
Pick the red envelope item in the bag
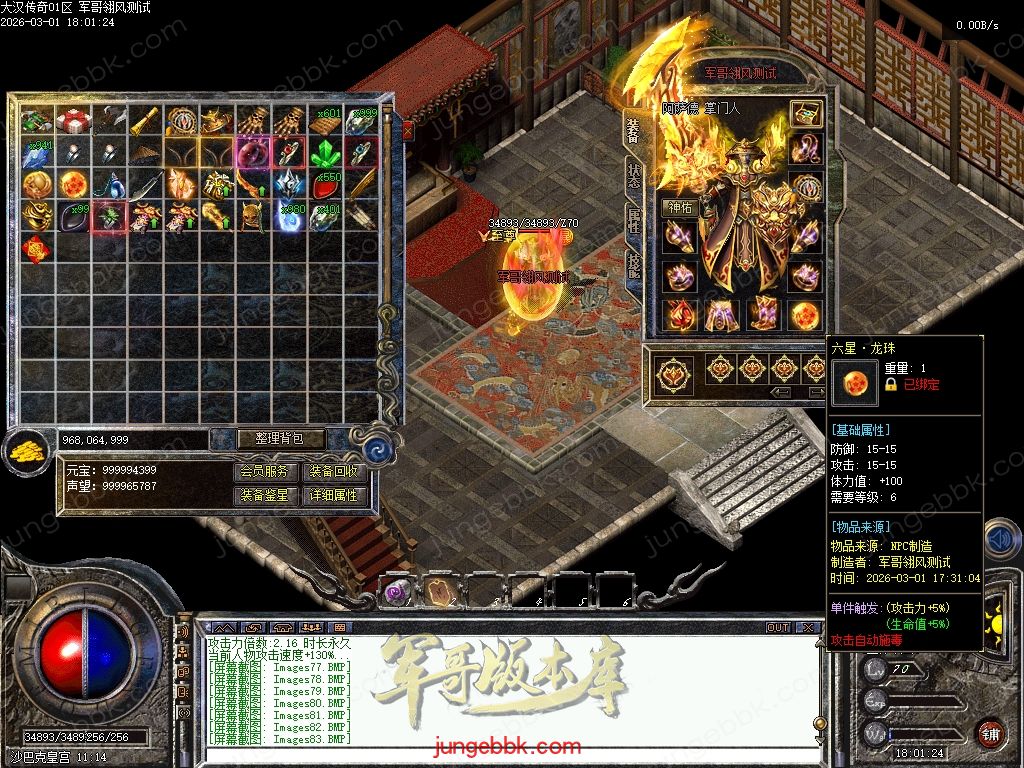click(36, 247)
